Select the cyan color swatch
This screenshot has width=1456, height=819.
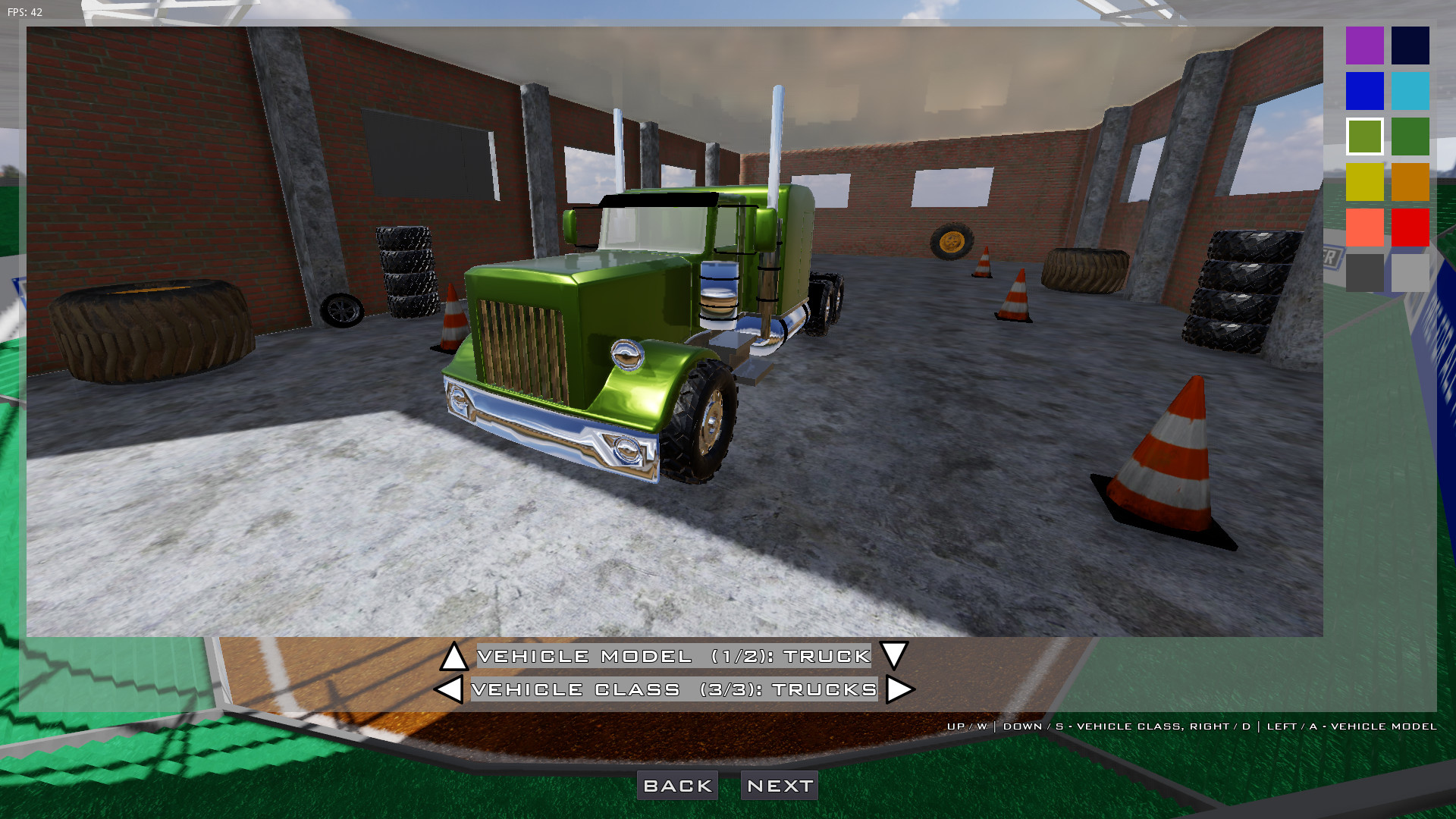coord(1409,91)
